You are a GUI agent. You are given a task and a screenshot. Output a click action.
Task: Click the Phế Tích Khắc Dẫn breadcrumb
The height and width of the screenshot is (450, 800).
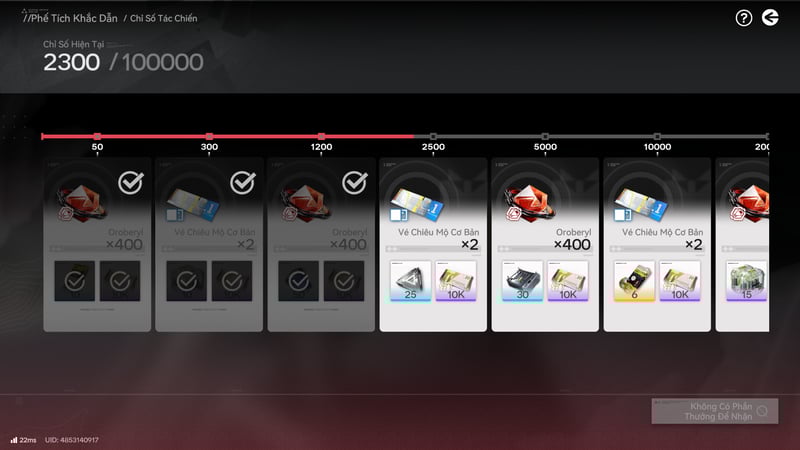point(70,18)
